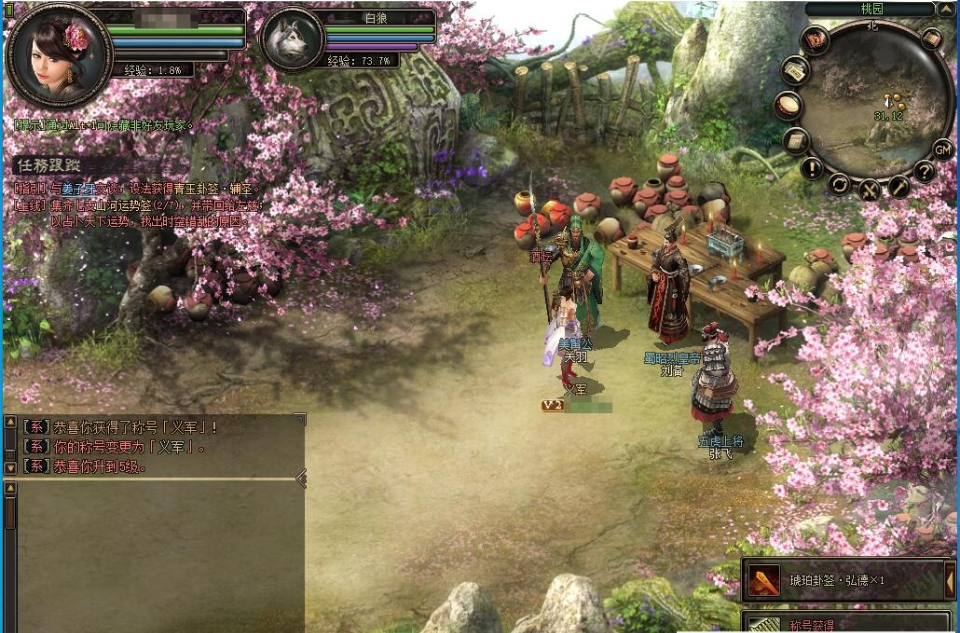
Task: Activate the circular arrows refresh icon
Action: (838, 184)
